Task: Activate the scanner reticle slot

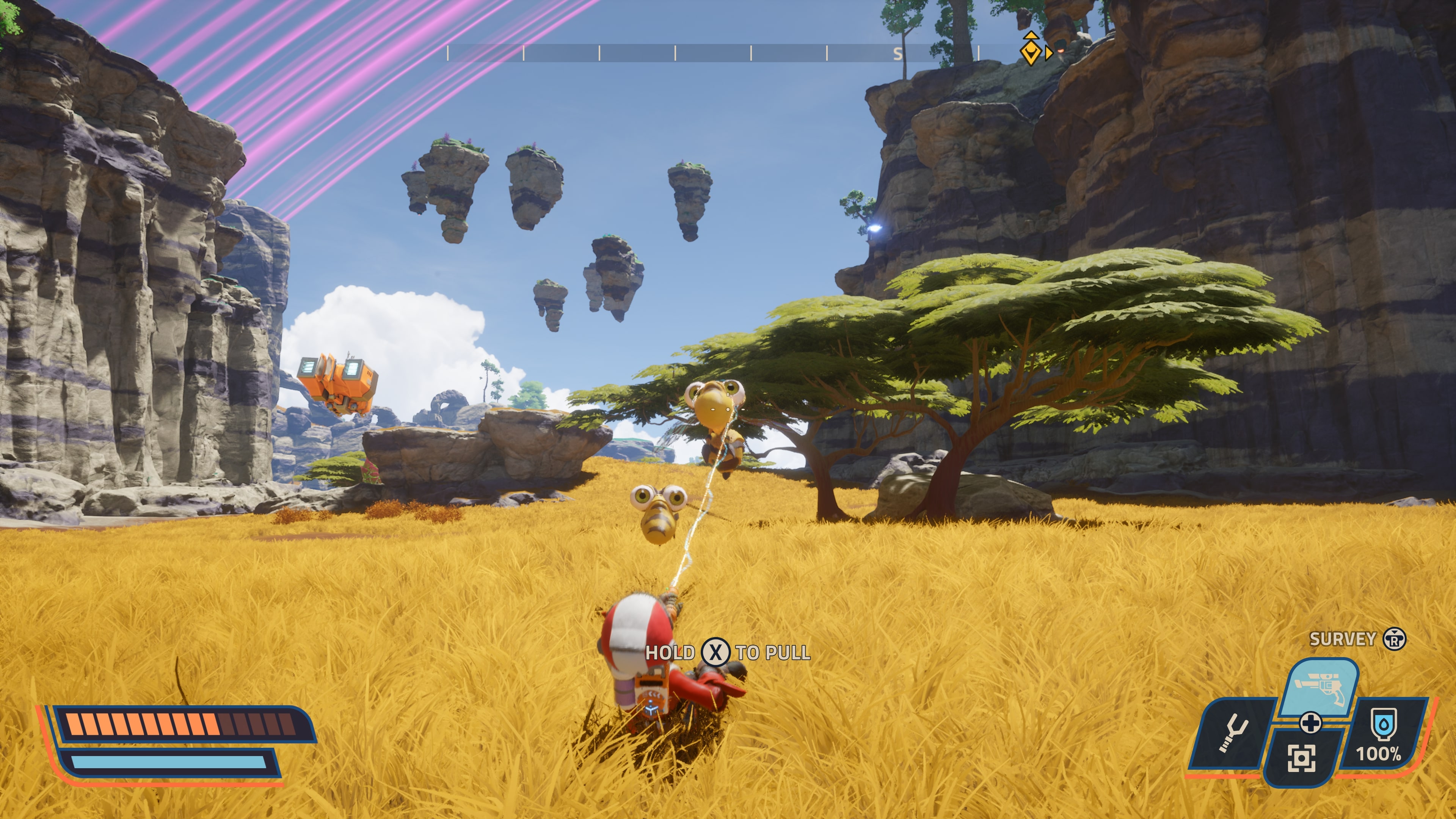Action: click(1301, 758)
